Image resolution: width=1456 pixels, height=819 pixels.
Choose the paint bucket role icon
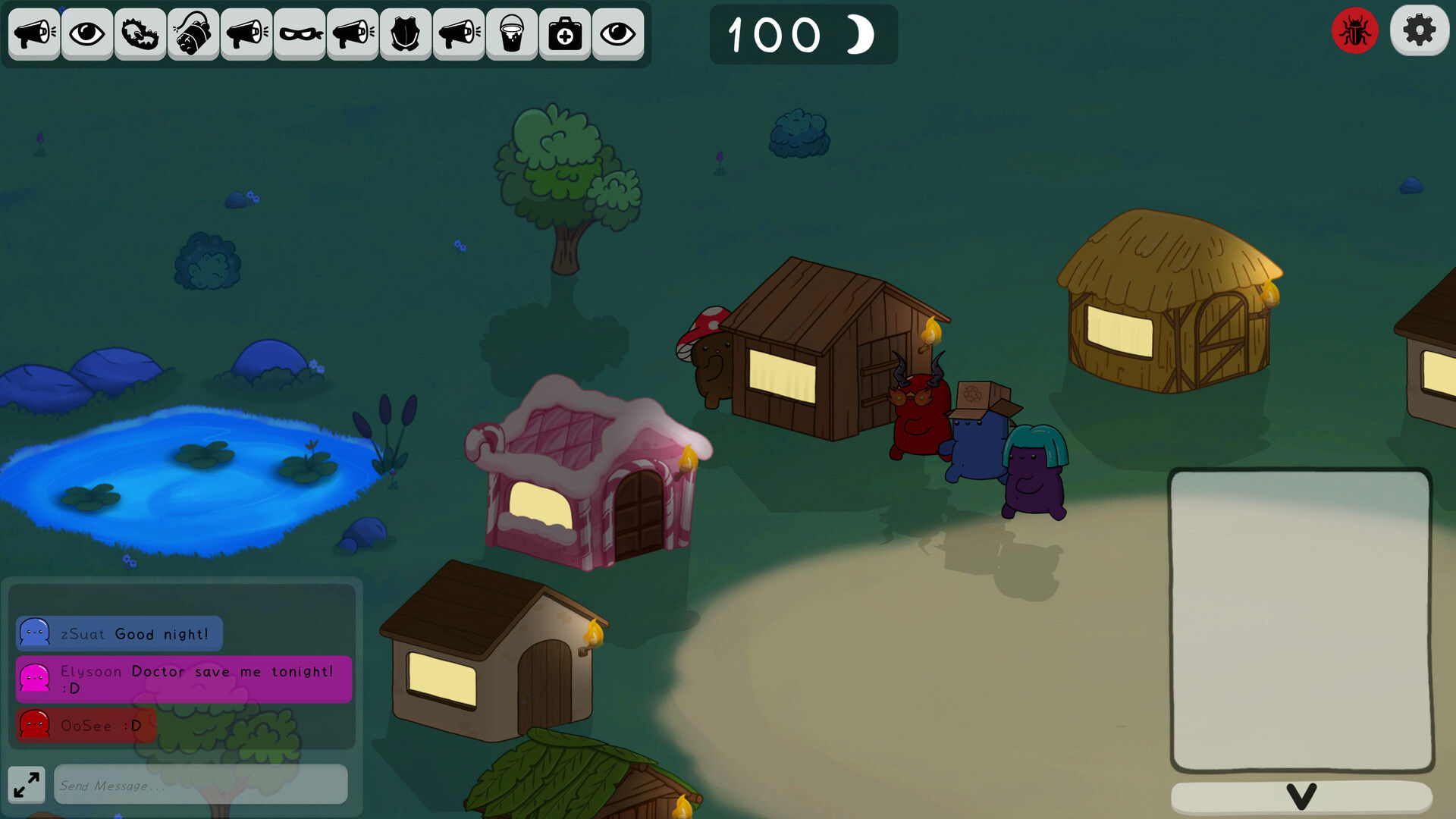tap(512, 34)
